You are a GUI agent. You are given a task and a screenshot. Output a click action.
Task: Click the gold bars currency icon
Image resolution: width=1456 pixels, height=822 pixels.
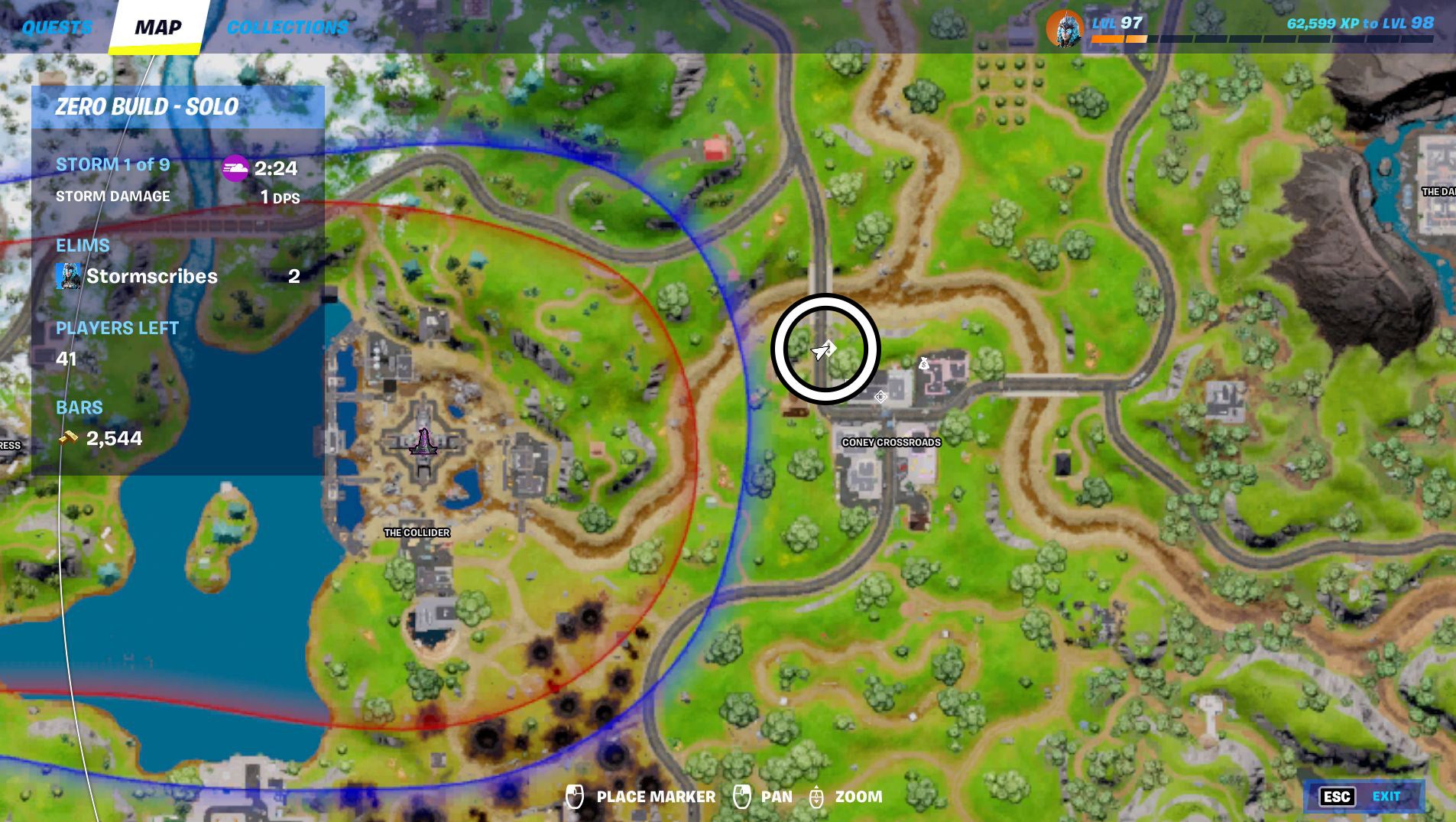click(x=67, y=438)
